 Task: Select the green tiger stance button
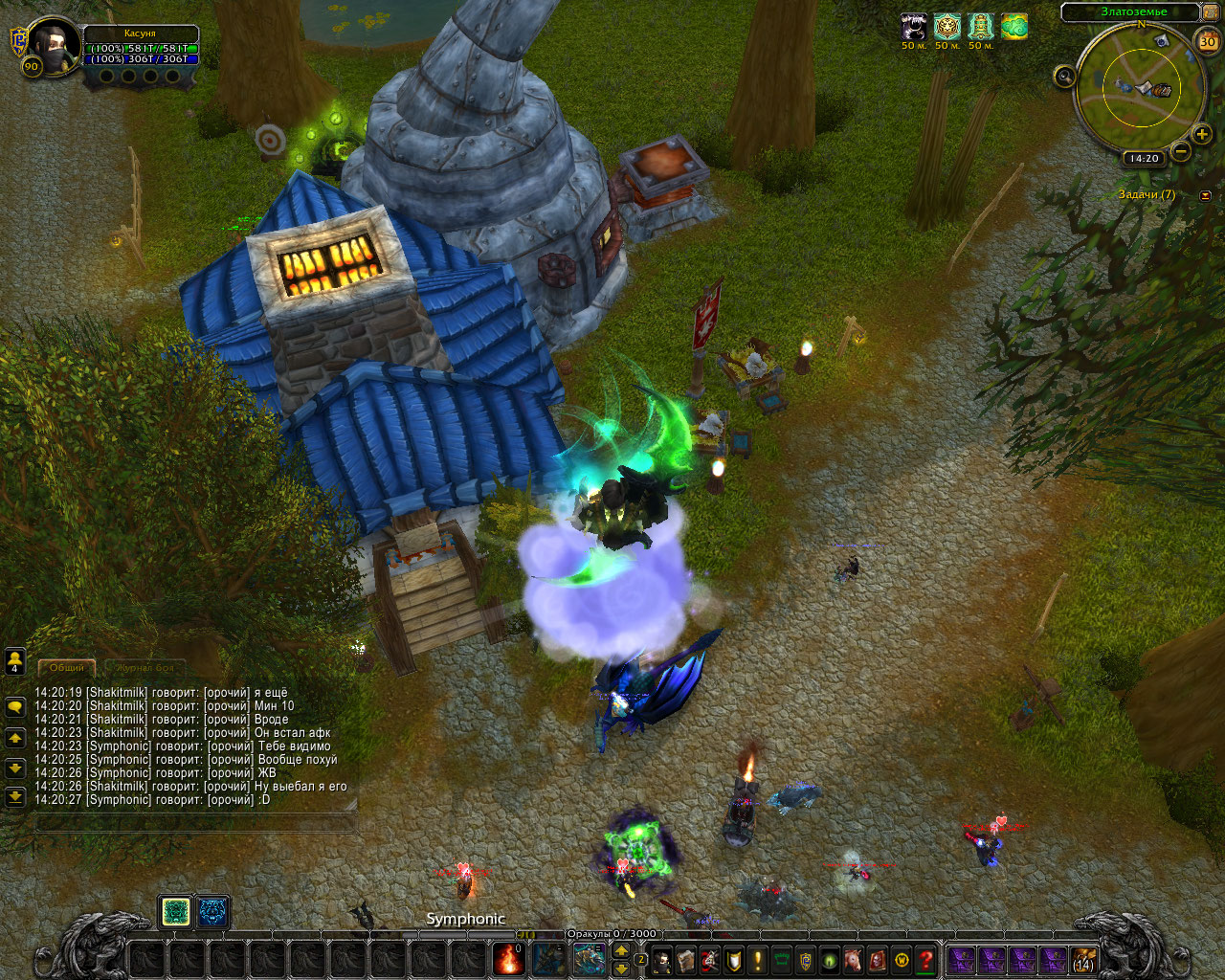[176, 912]
